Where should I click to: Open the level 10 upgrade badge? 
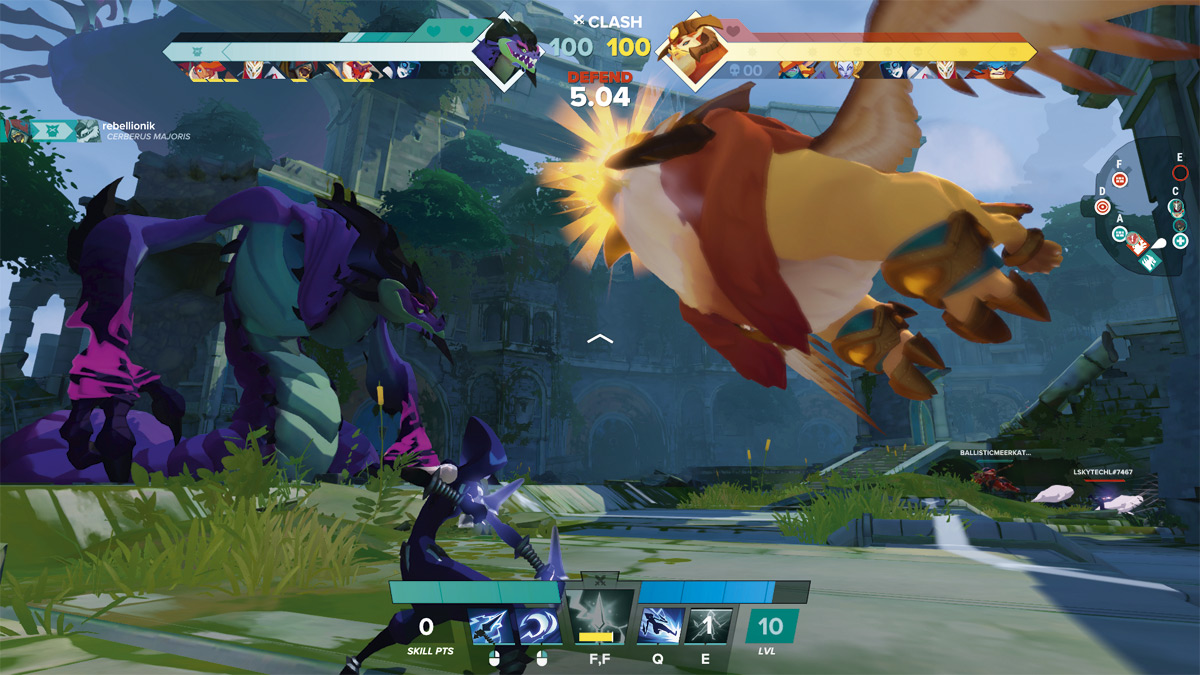[x=771, y=627]
